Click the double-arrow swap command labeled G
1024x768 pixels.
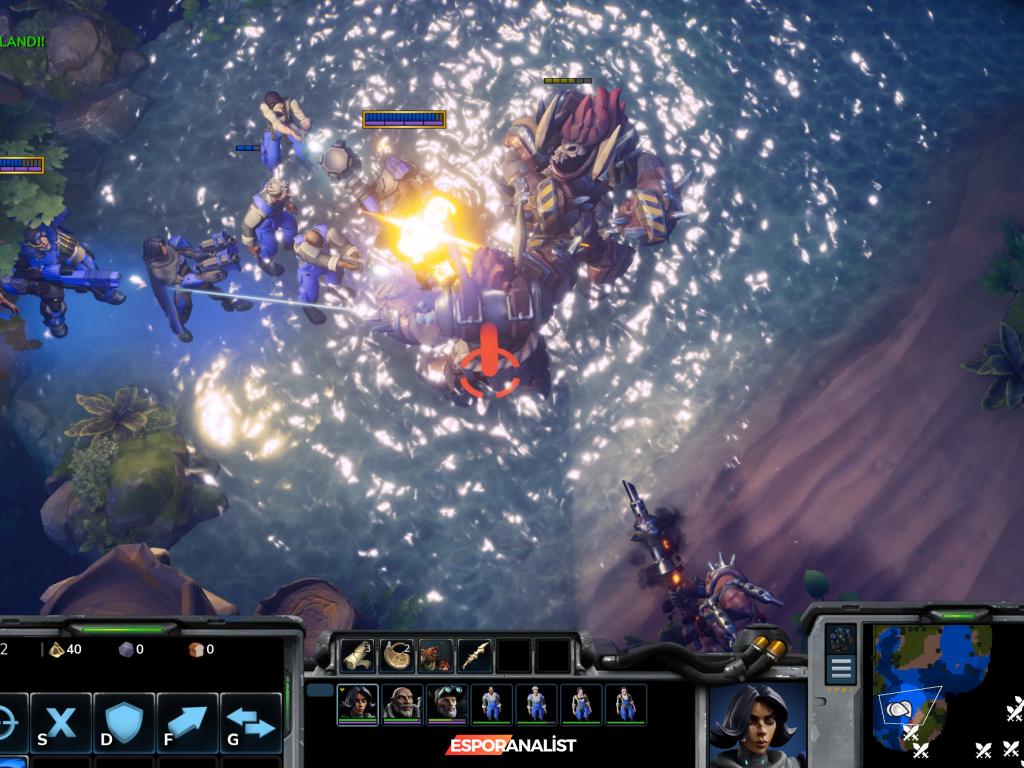[x=250, y=722]
